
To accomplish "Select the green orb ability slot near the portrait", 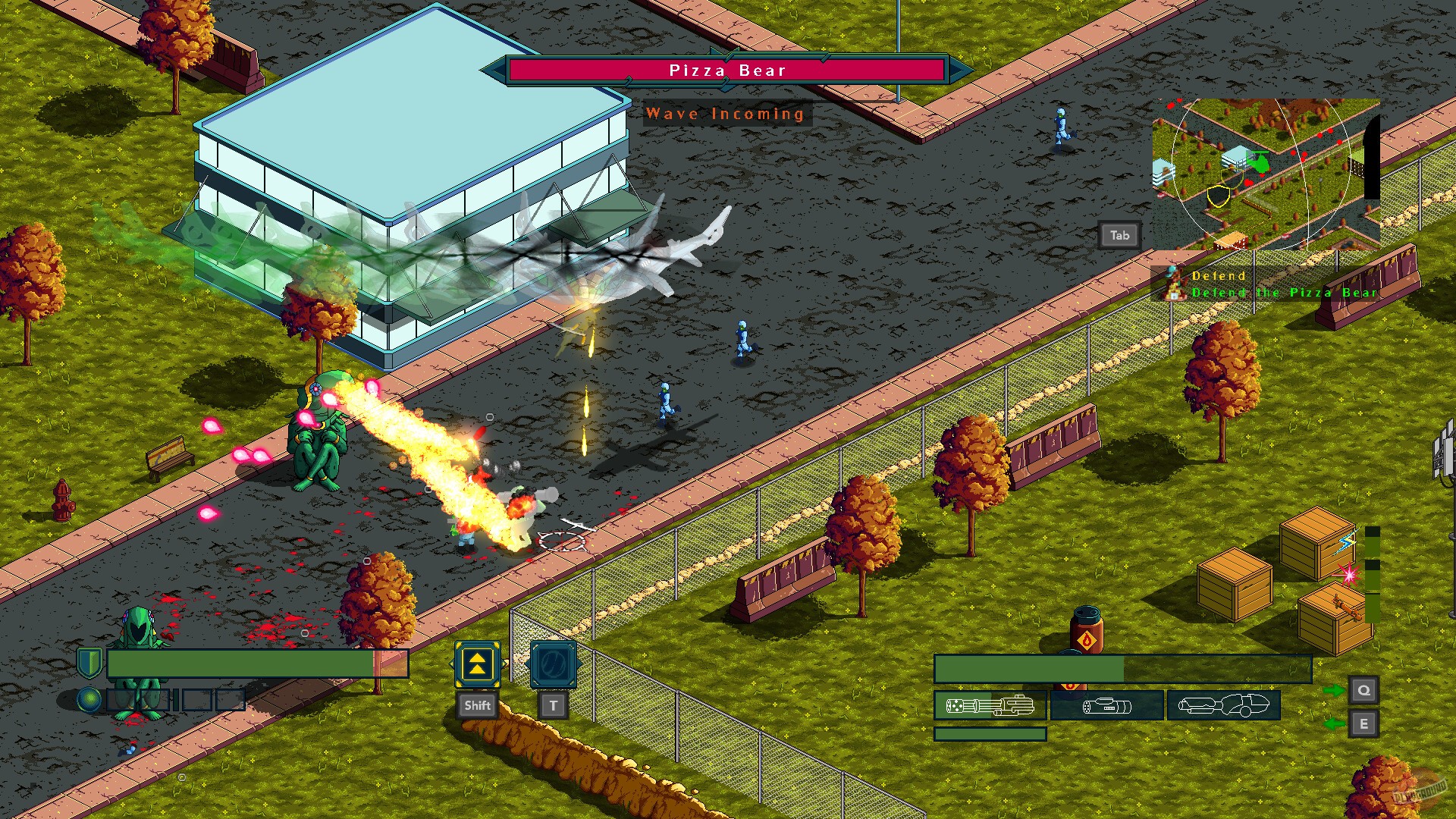I will click(x=88, y=698).
